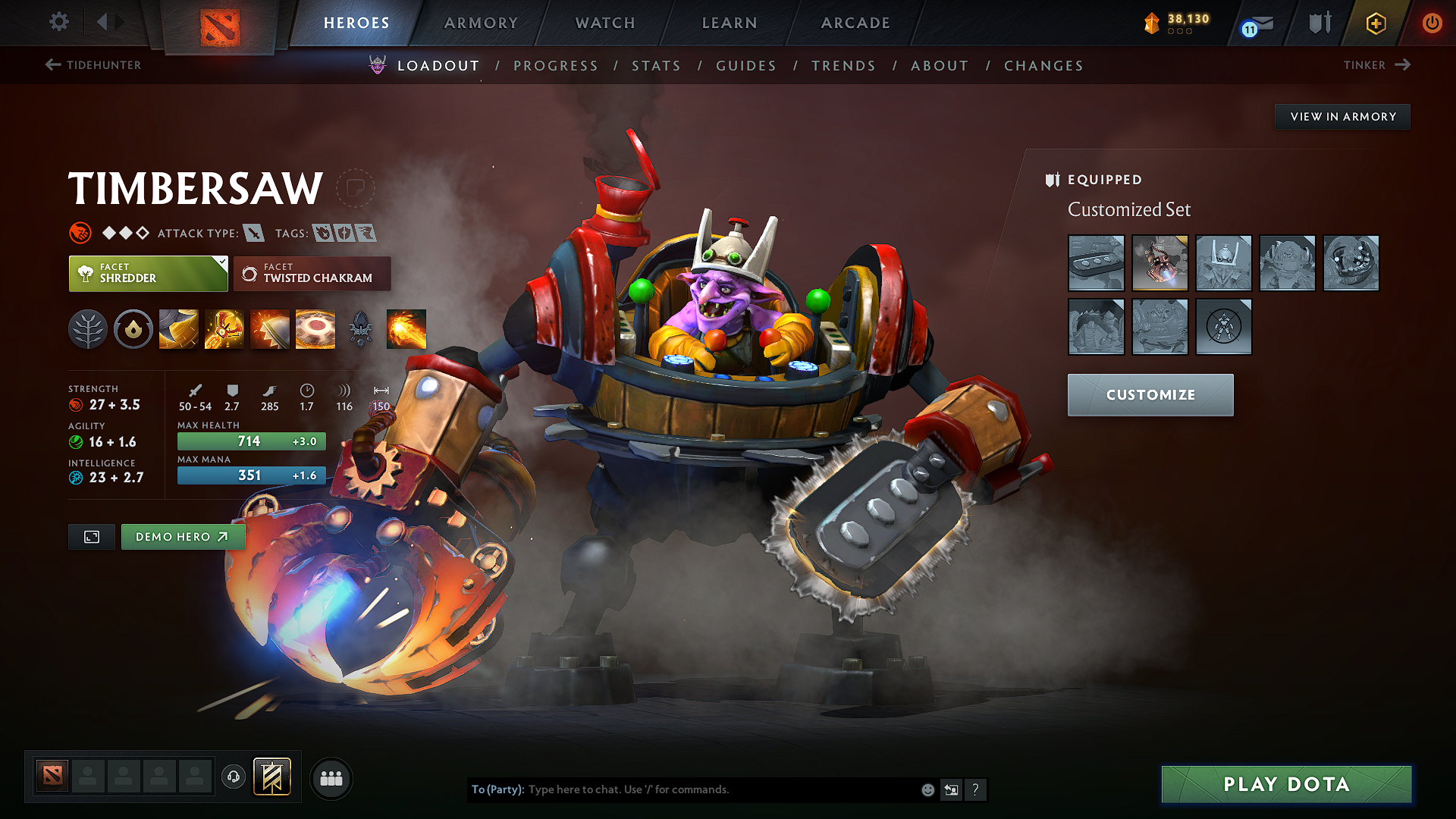Select the Timber Chain ability icon
This screenshot has height=819, width=1456.
(x=224, y=328)
